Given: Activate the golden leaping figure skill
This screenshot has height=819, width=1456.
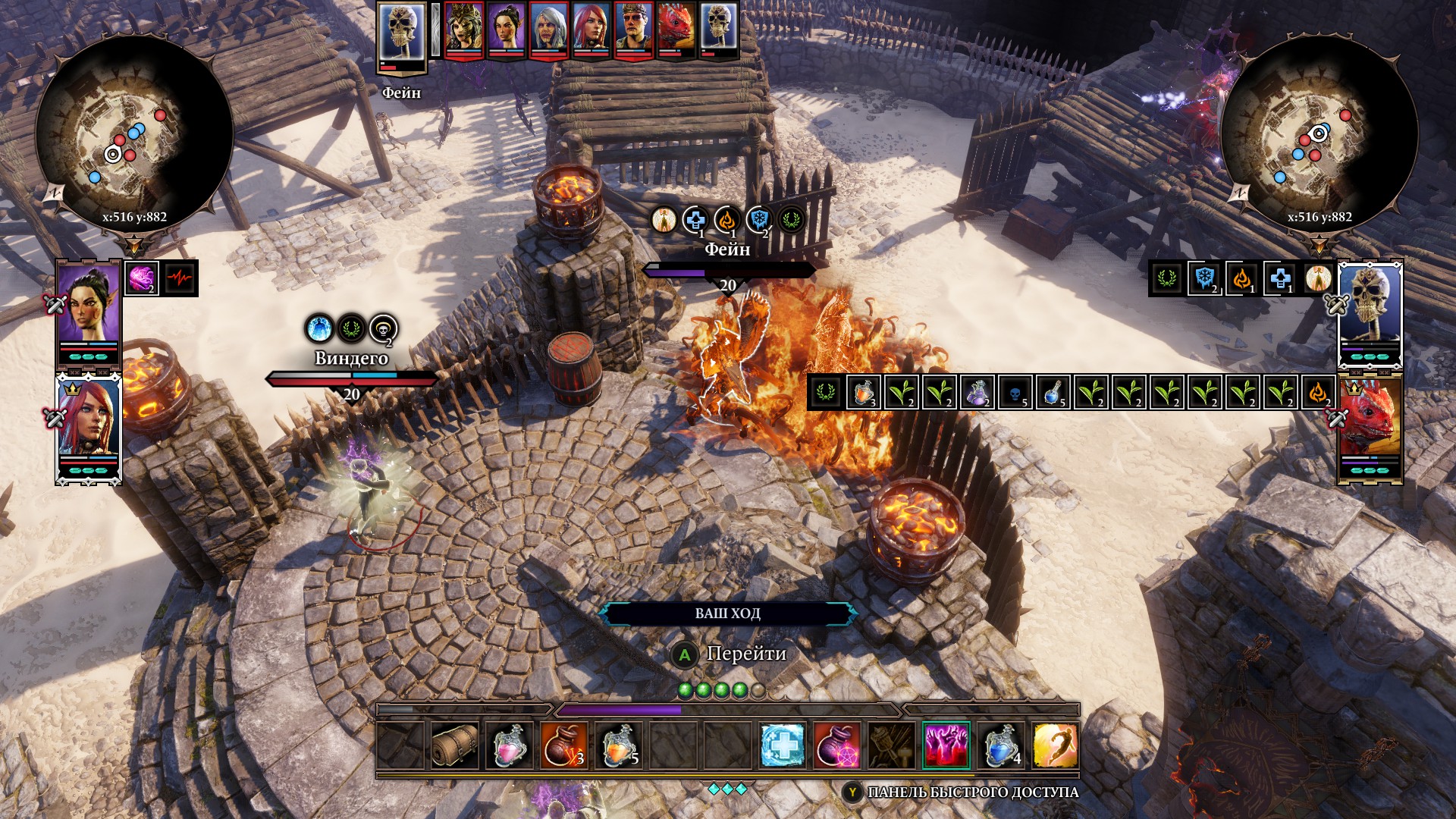Looking at the screenshot, I should (x=1056, y=745).
